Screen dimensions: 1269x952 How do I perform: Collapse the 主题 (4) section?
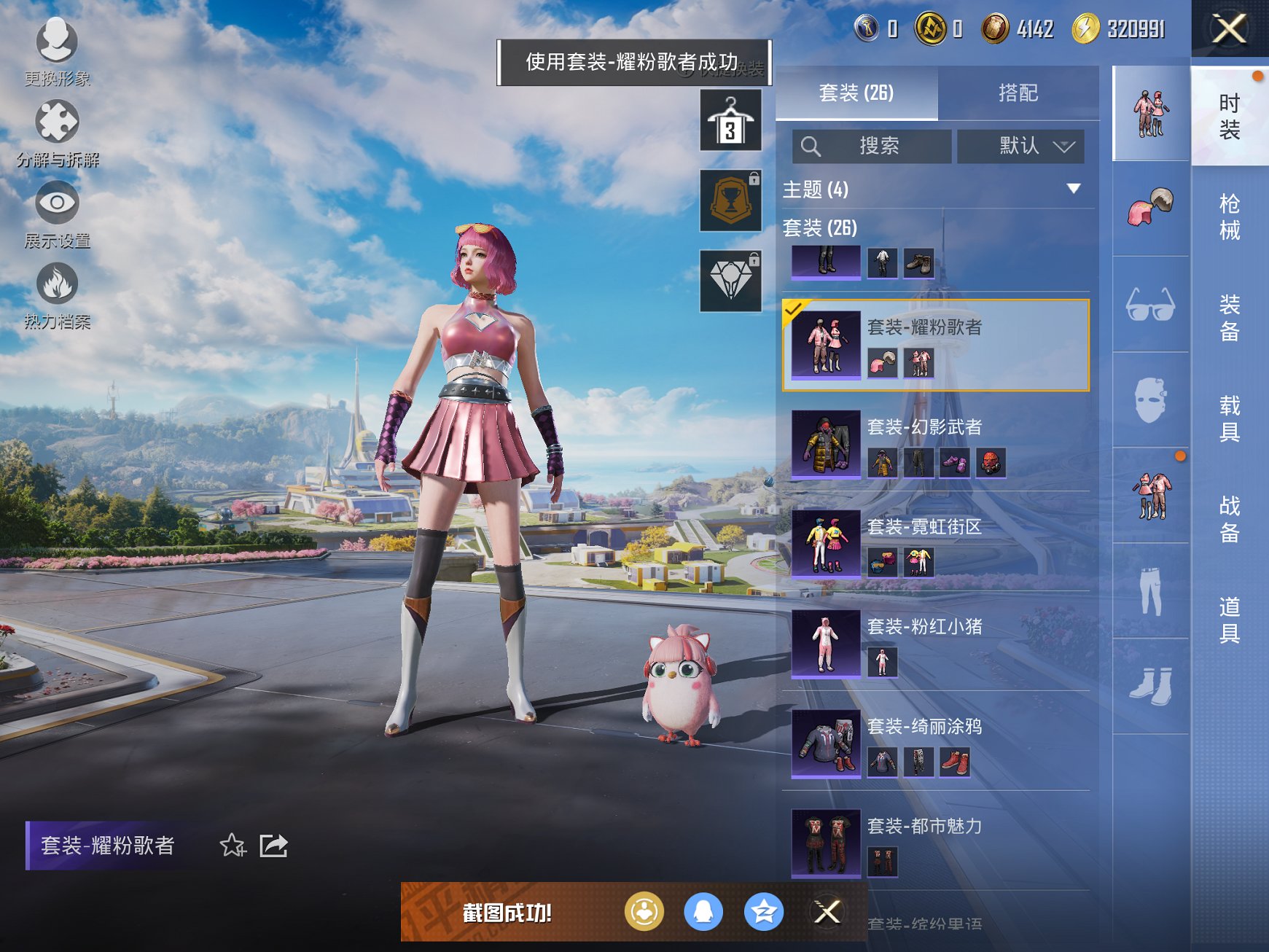(1073, 188)
